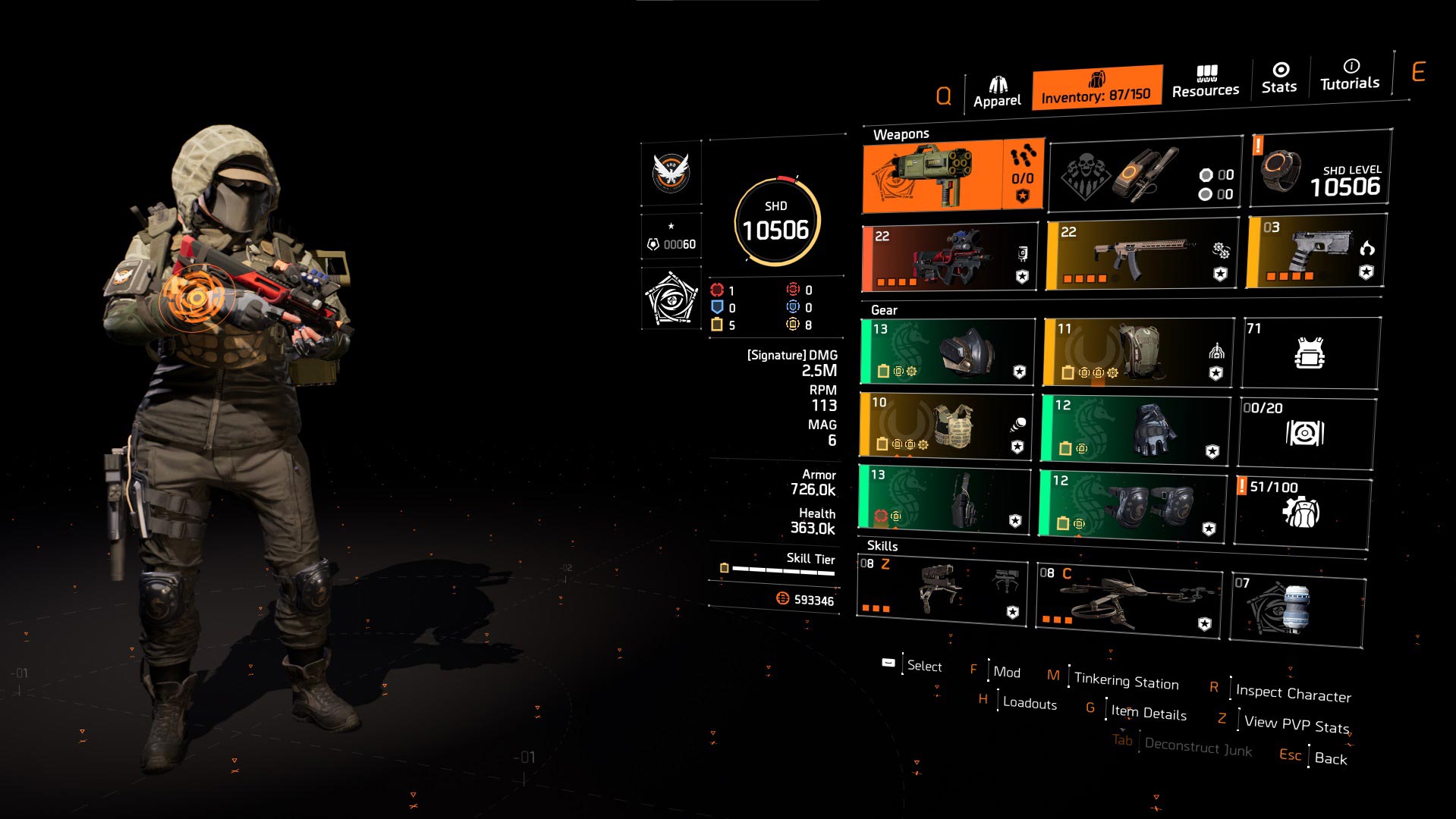Select the Inventory 87/150 tab
The width and height of the screenshot is (1456, 819).
pos(1096,88)
